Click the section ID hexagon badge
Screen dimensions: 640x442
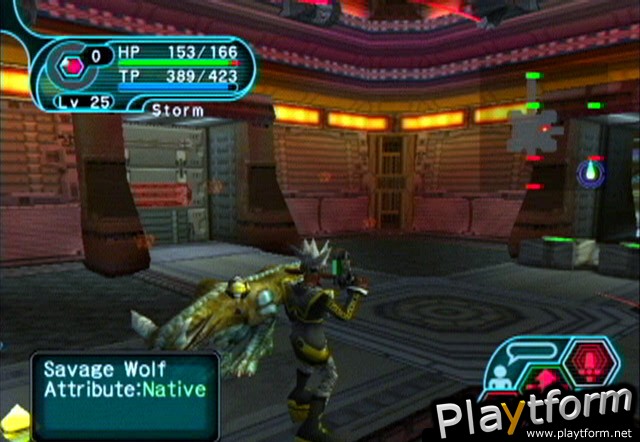71,67
